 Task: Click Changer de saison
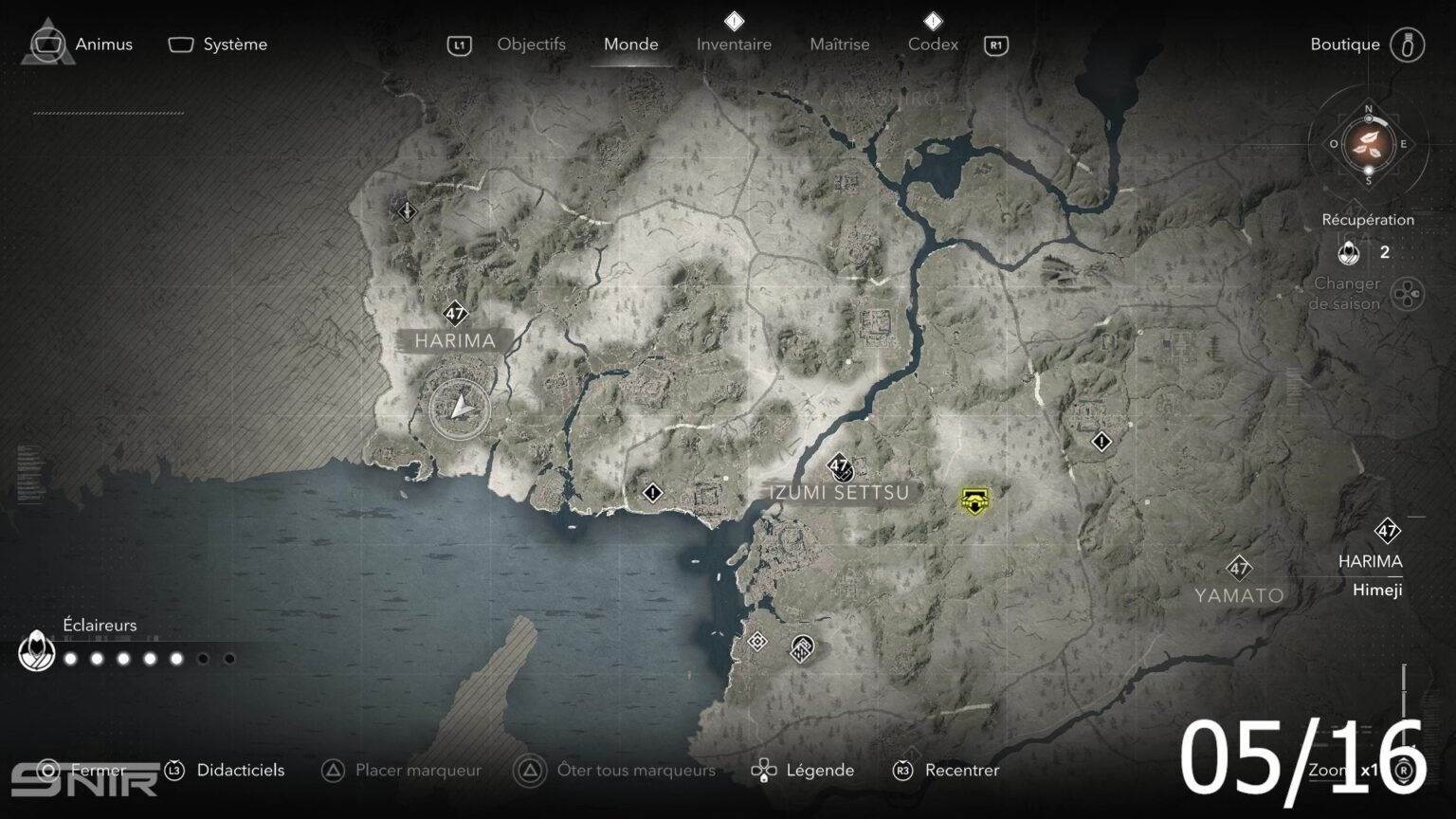(x=1347, y=293)
